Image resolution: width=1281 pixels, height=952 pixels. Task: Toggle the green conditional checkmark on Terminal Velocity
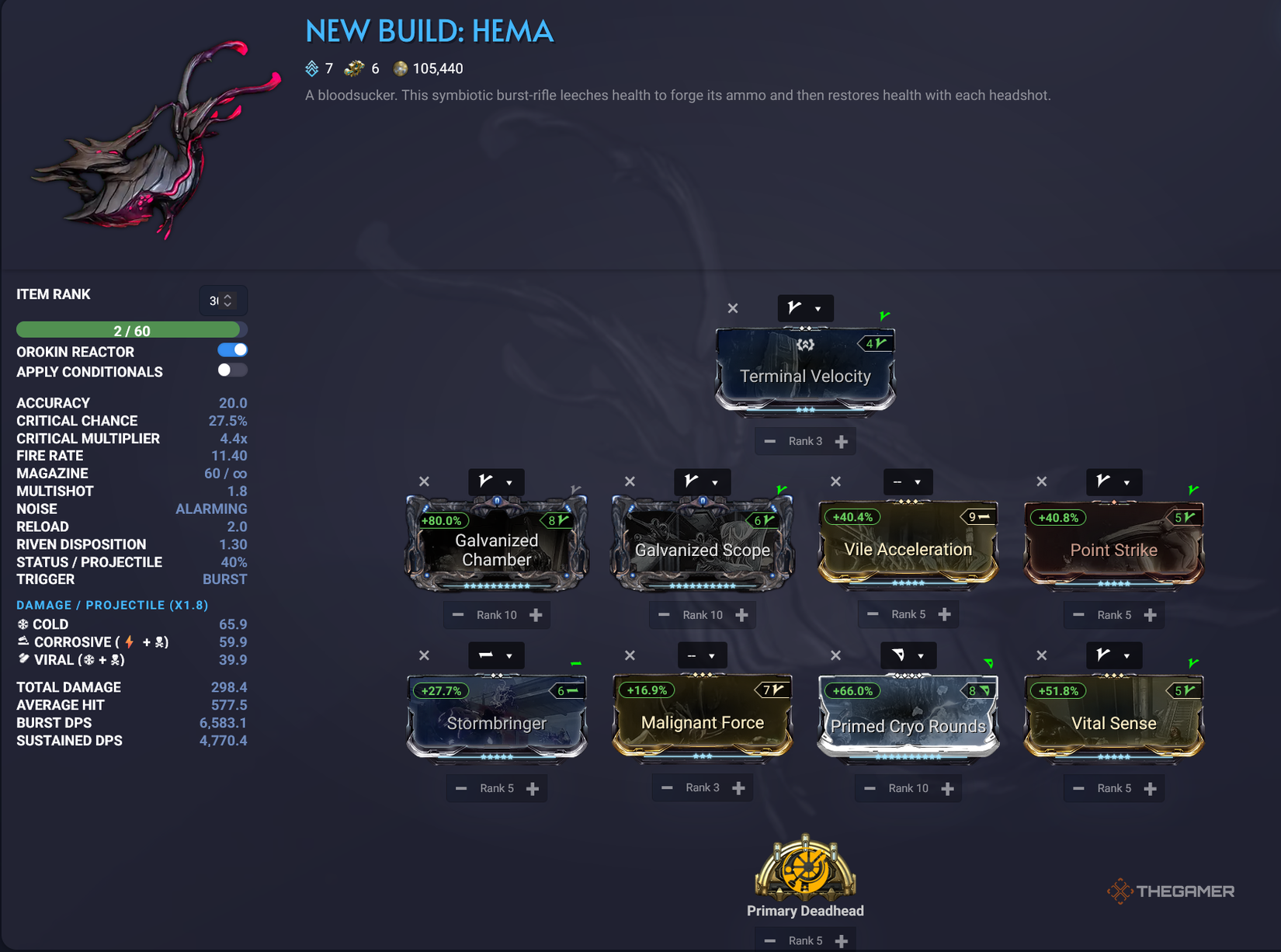884,314
